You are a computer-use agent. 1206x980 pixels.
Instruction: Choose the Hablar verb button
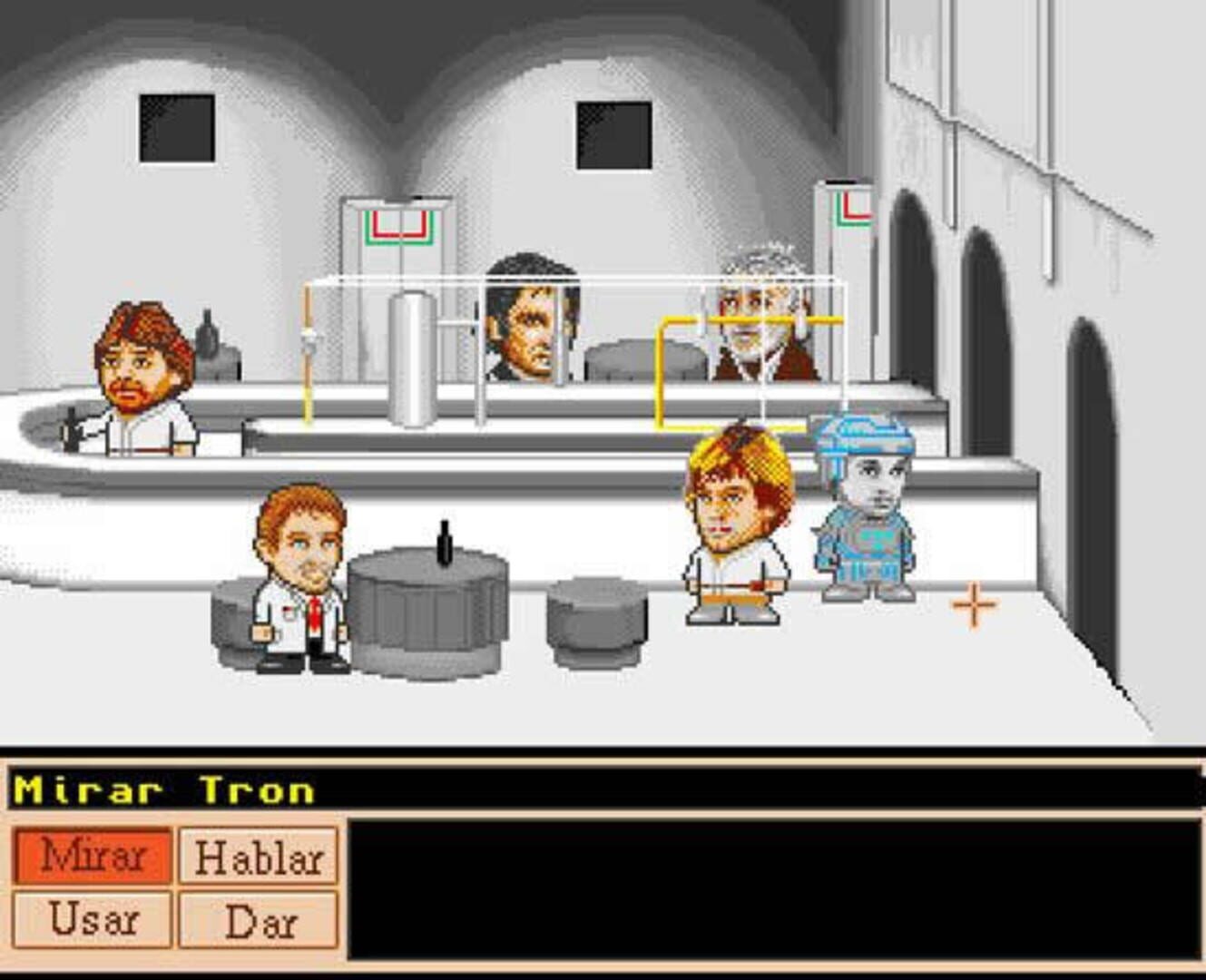point(259,856)
